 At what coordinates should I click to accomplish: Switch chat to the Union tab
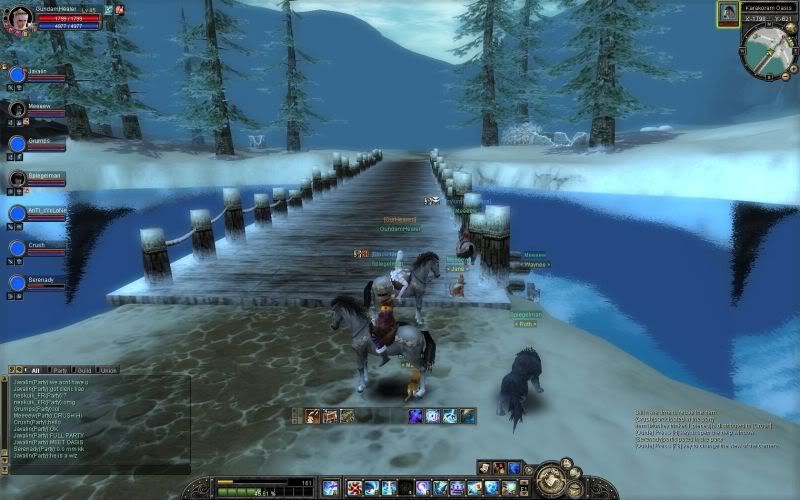coord(108,369)
